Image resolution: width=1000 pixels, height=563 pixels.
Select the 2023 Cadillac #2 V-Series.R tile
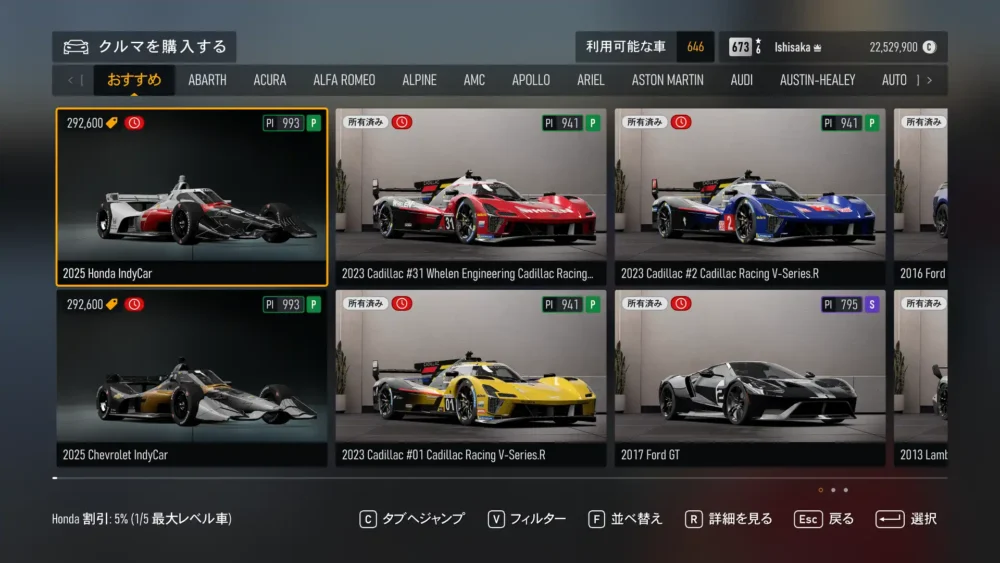click(749, 197)
